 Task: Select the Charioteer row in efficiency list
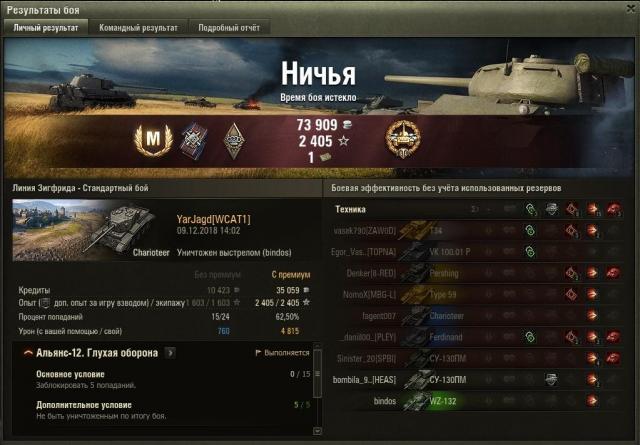pyautogui.click(x=480, y=316)
